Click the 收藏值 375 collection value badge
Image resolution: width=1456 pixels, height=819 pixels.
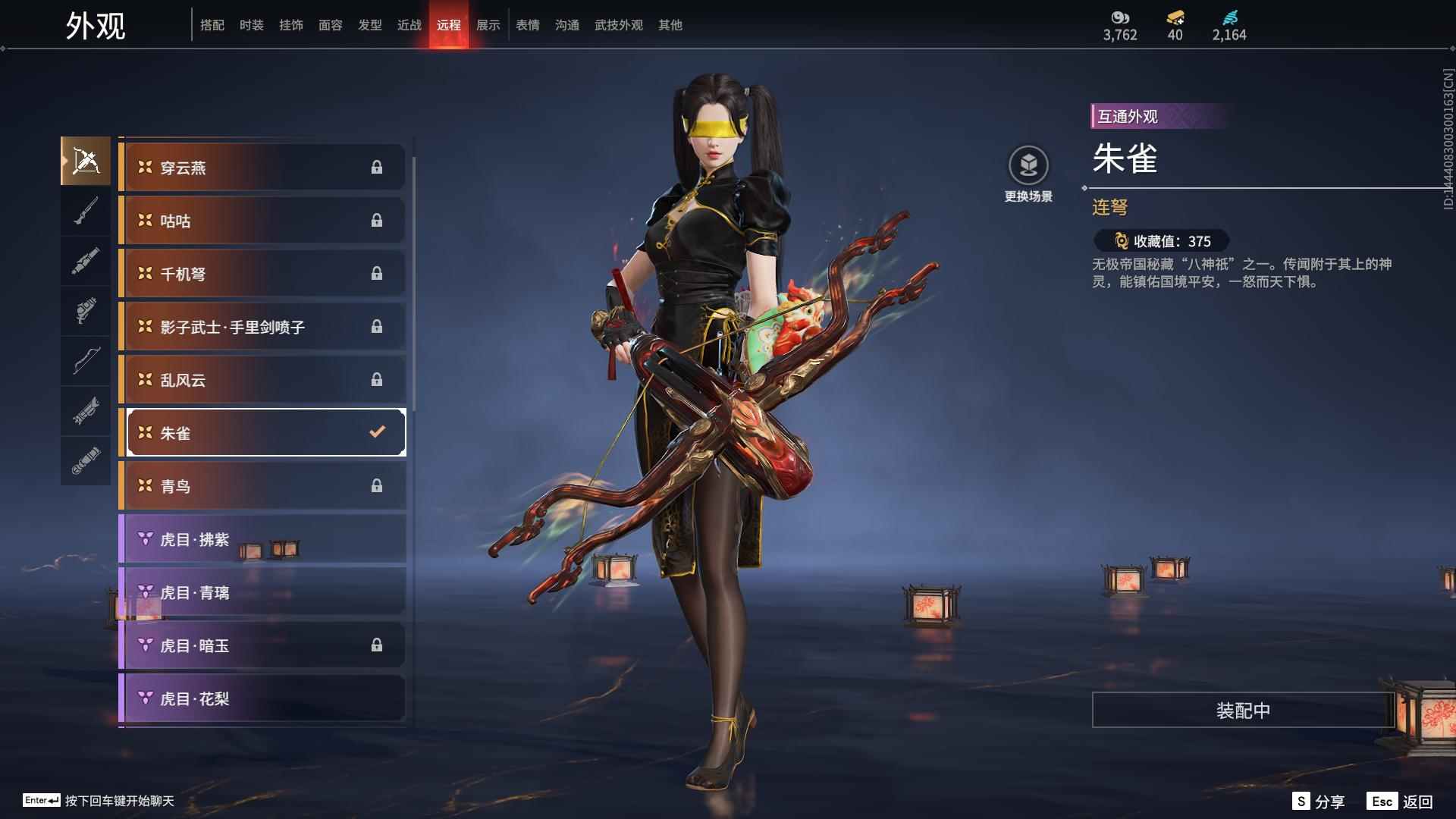pyautogui.click(x=1161, y=241)
